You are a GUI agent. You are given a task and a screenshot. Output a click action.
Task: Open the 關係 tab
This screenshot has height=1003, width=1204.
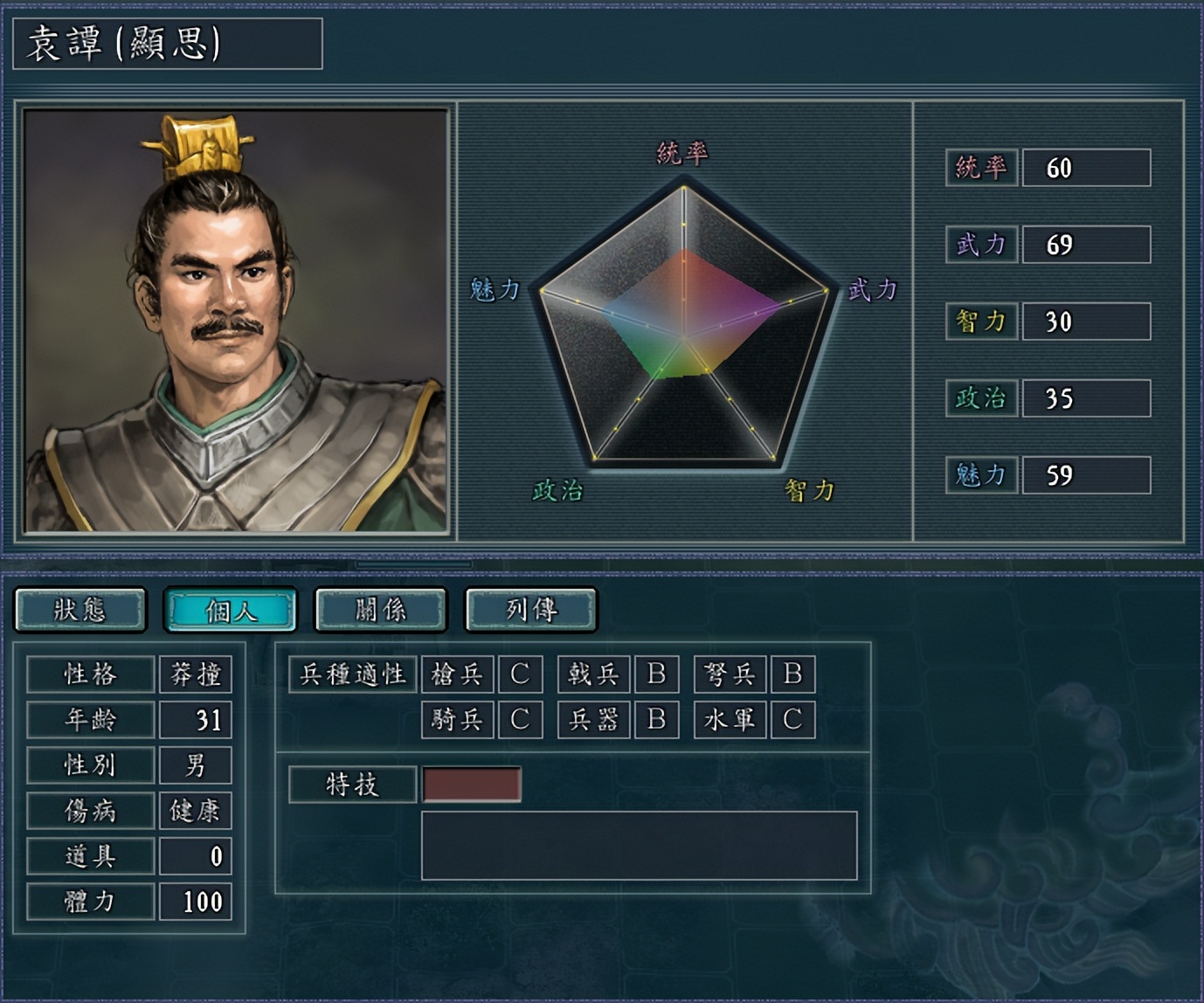click(381, 609)
